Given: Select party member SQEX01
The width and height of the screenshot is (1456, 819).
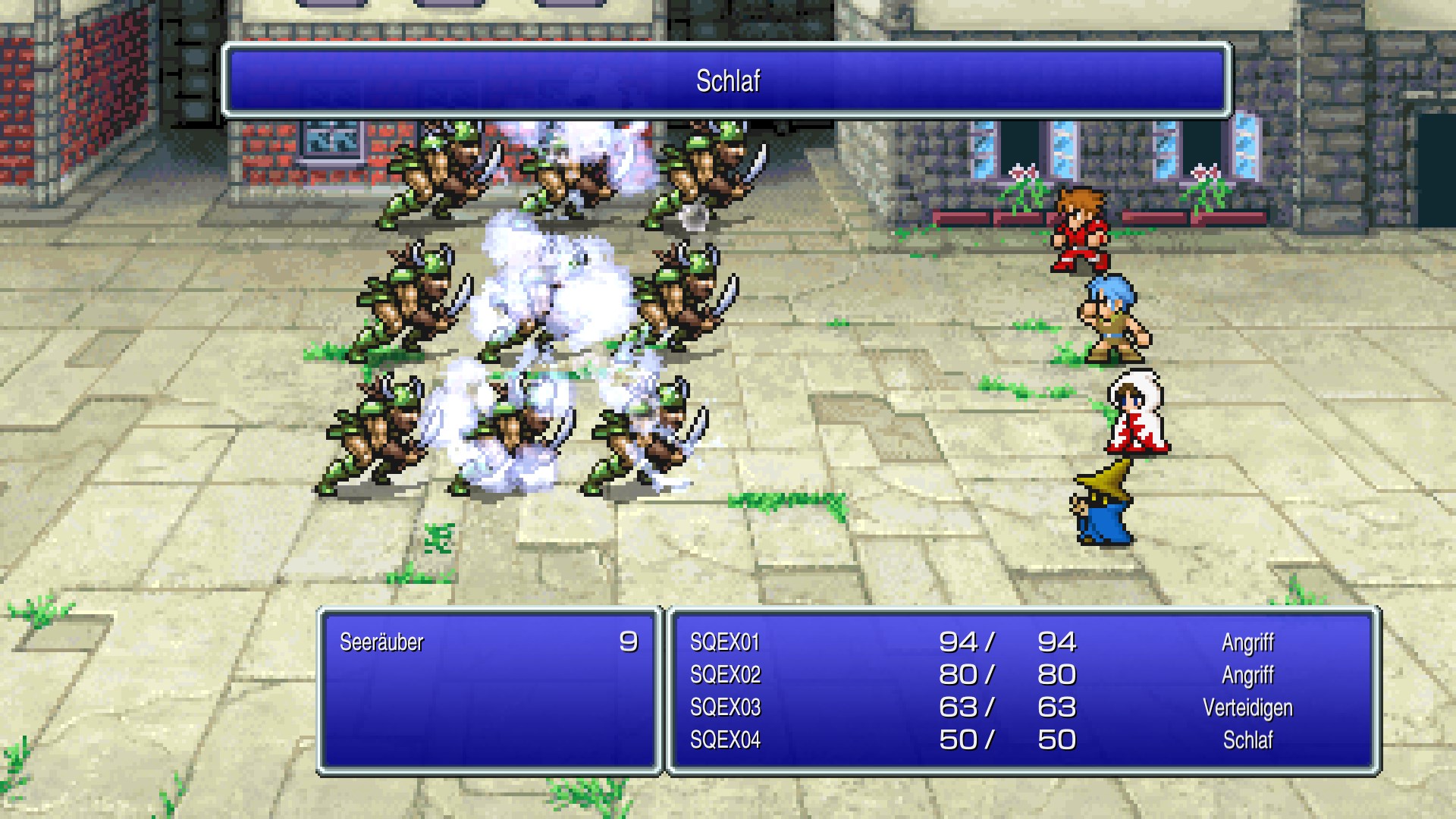Looking at the screenshot, I should click(x=725, y=642).
